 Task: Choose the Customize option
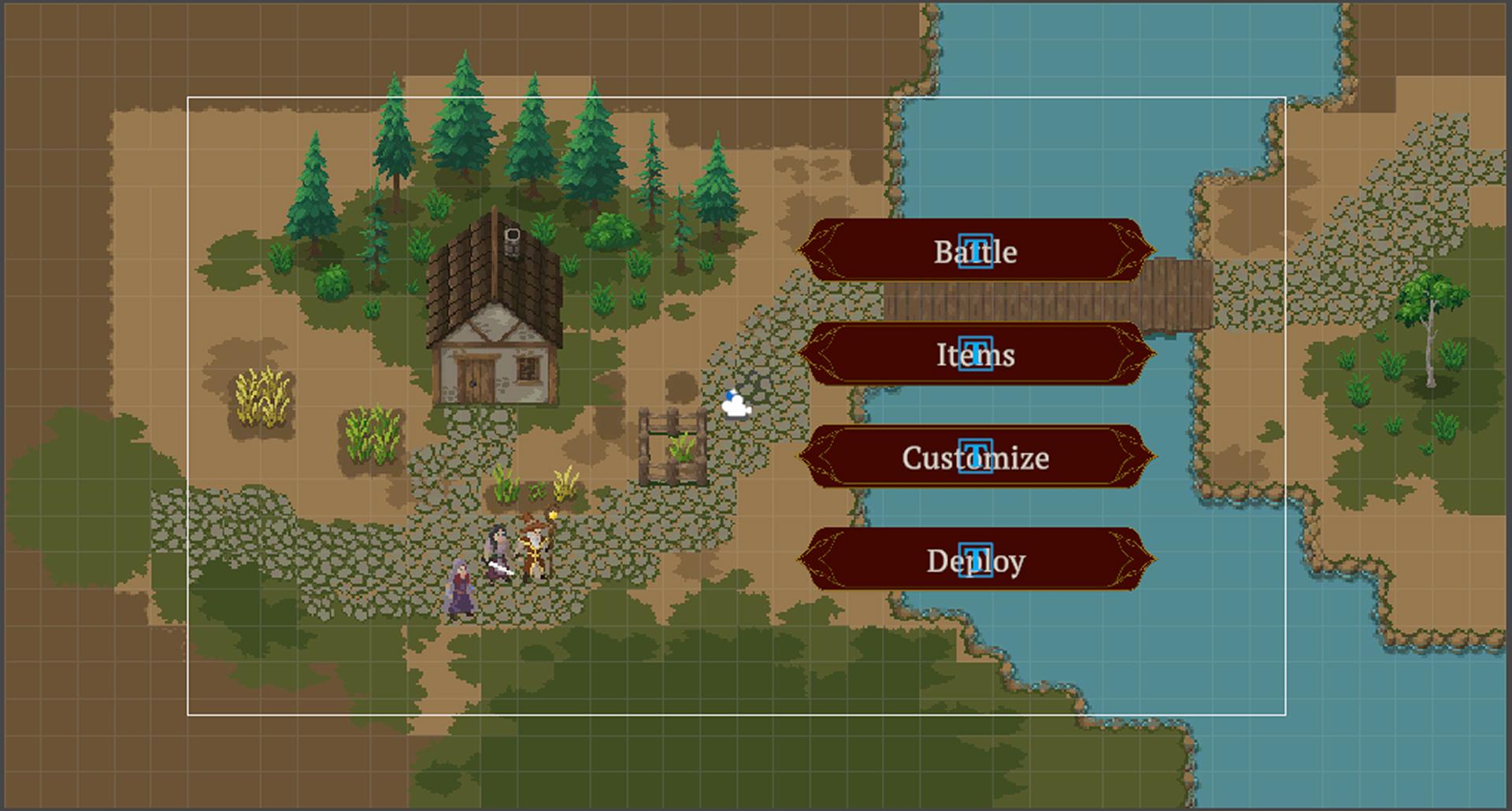(976, 457)
